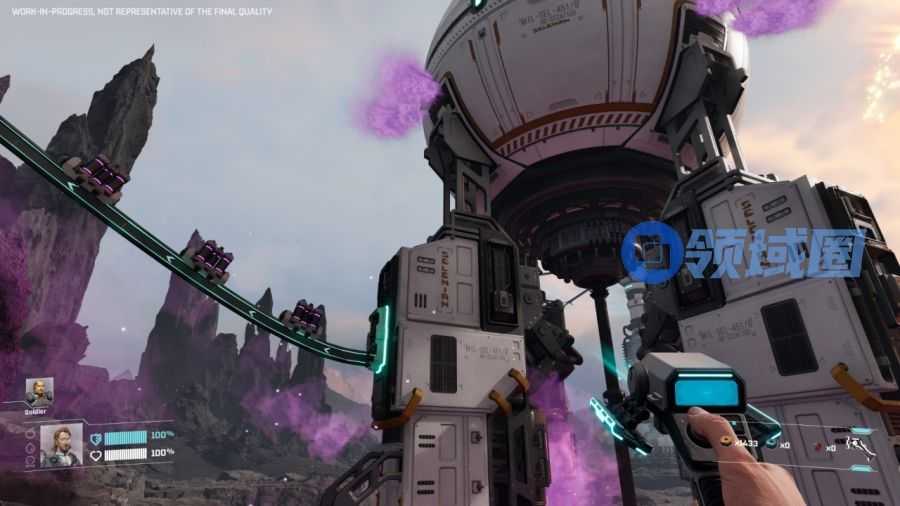Select the Soldier teammate portrait
Image resolution: width=900 pixels, height=506 pixels.
click(x=39, y=390)
